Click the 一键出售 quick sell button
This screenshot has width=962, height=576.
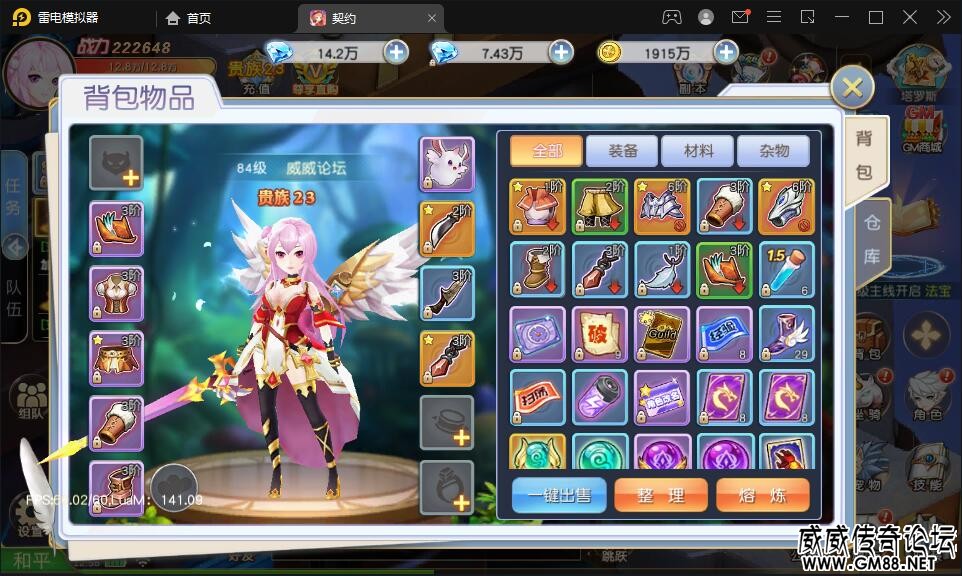pos(559,496)
